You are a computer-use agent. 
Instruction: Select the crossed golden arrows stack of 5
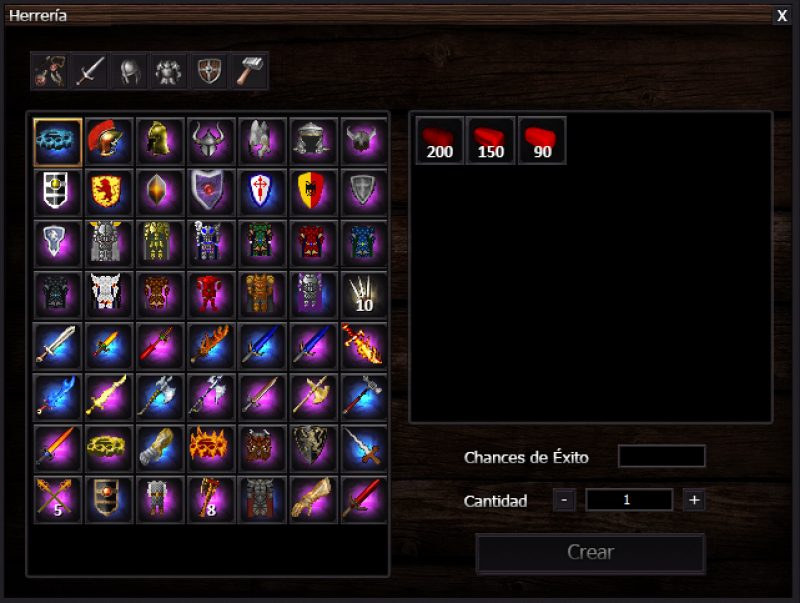(58, 498)
